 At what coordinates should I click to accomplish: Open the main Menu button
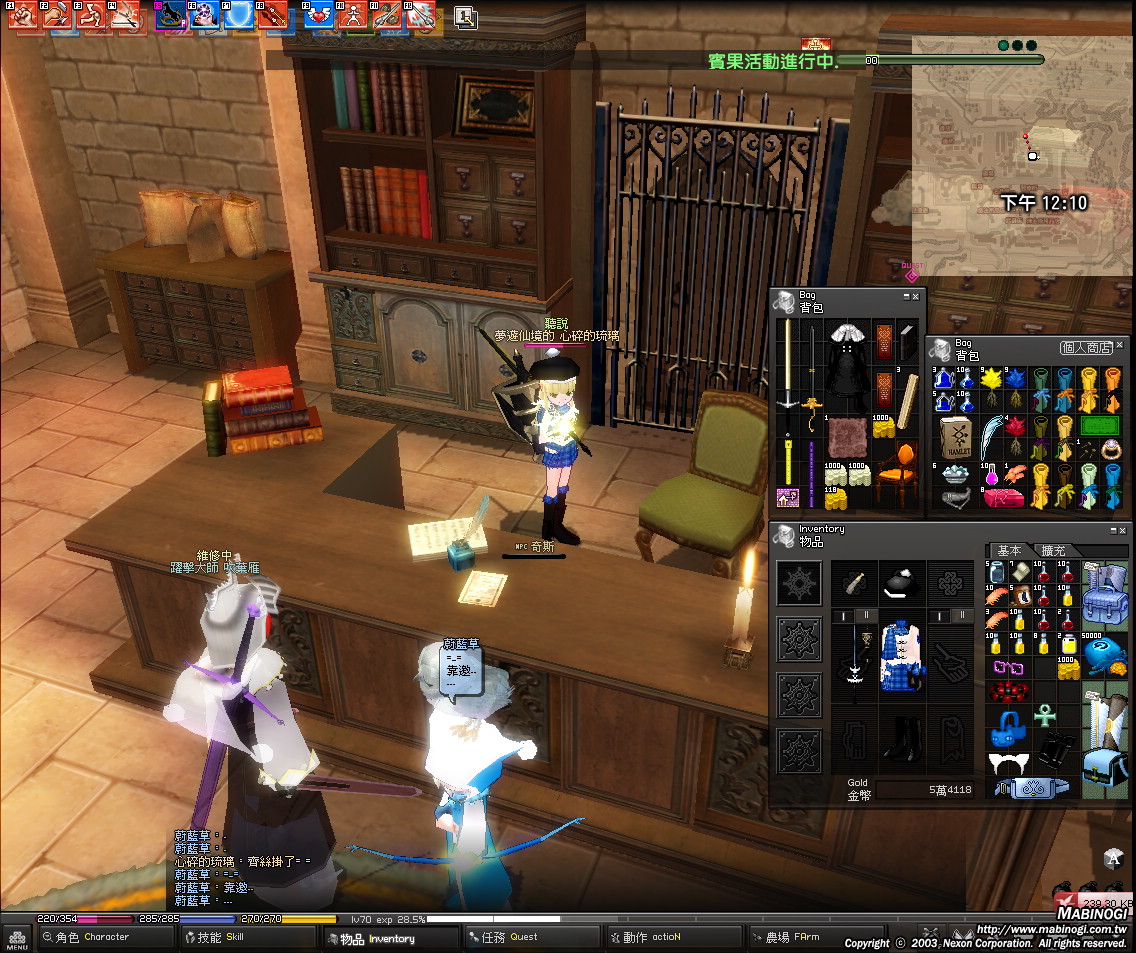17,940
